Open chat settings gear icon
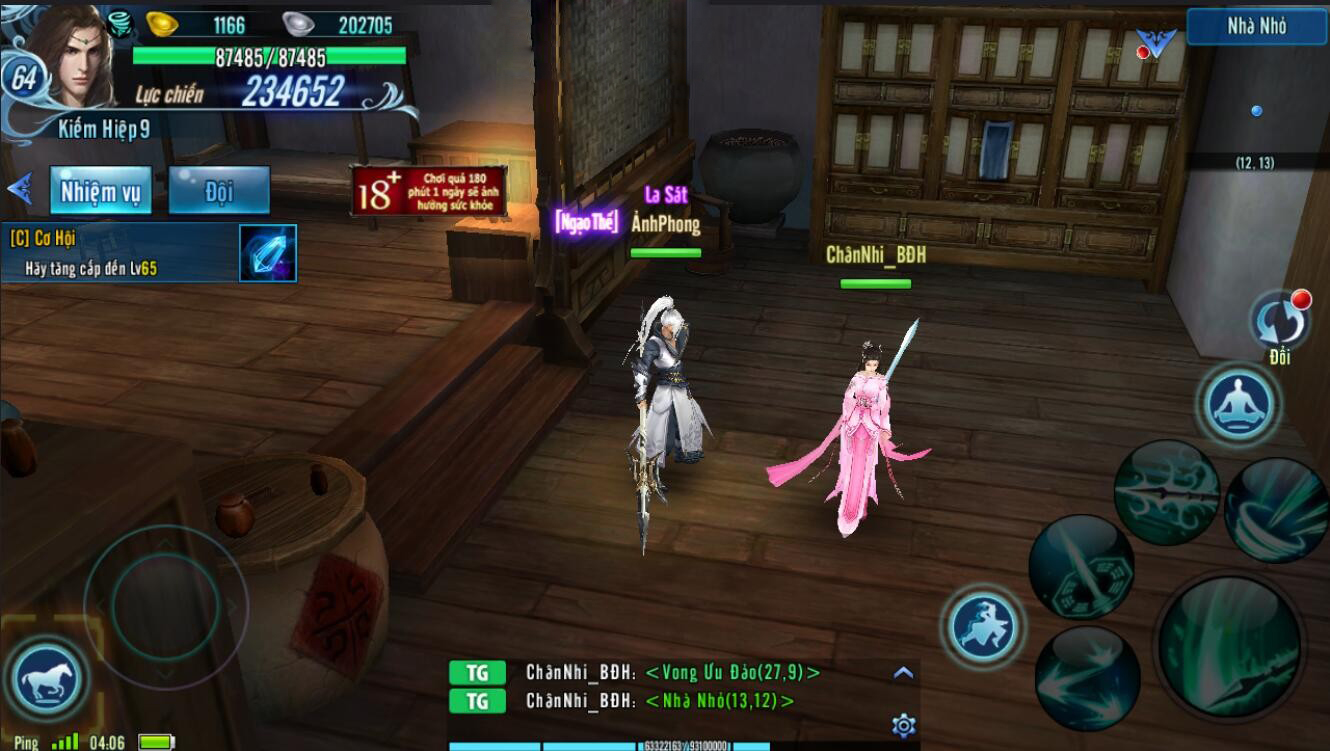 (x=904, y=725)
